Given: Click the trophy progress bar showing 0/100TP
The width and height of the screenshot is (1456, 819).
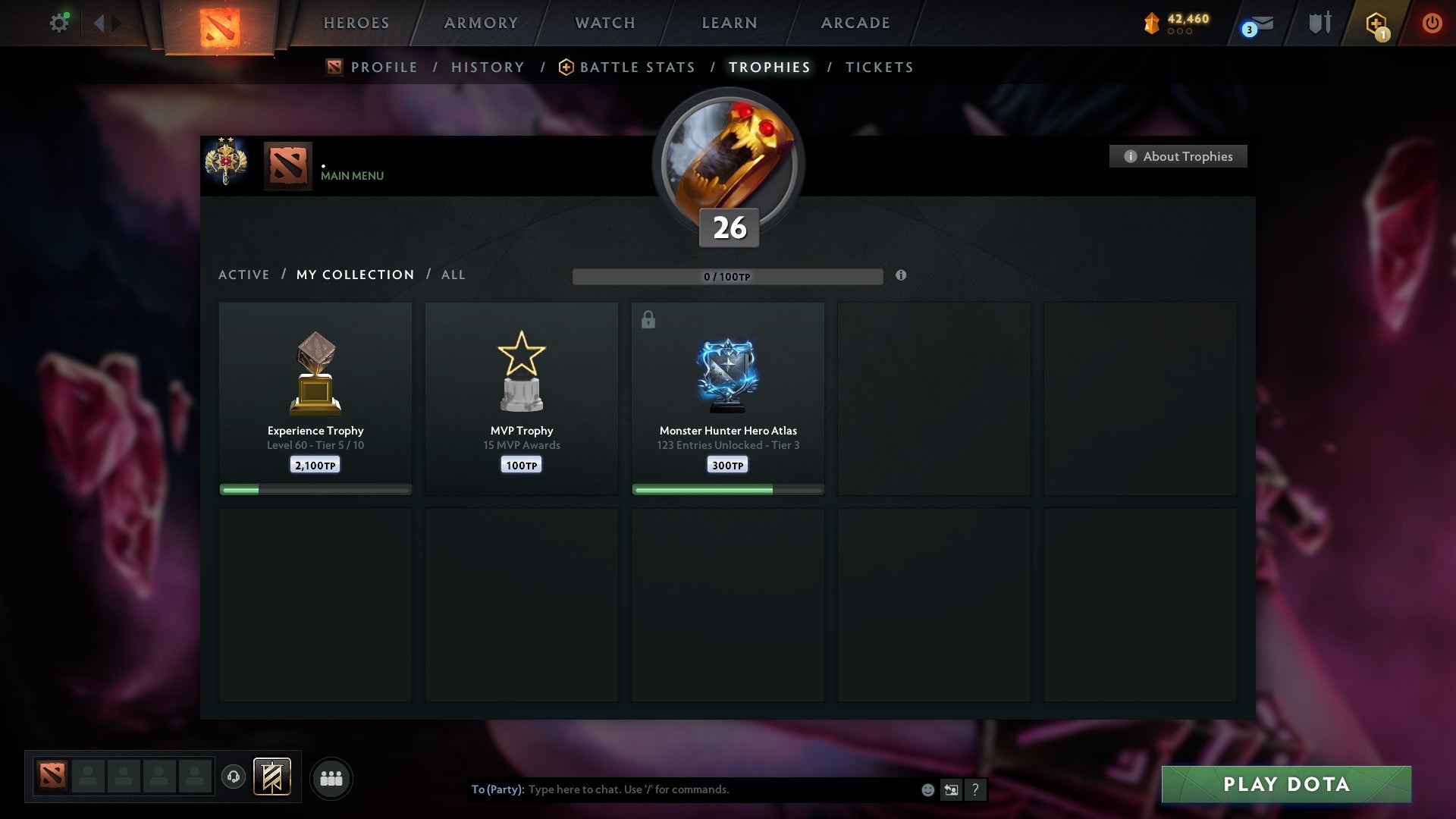Looking at the screenshot, I should point(728,276).
